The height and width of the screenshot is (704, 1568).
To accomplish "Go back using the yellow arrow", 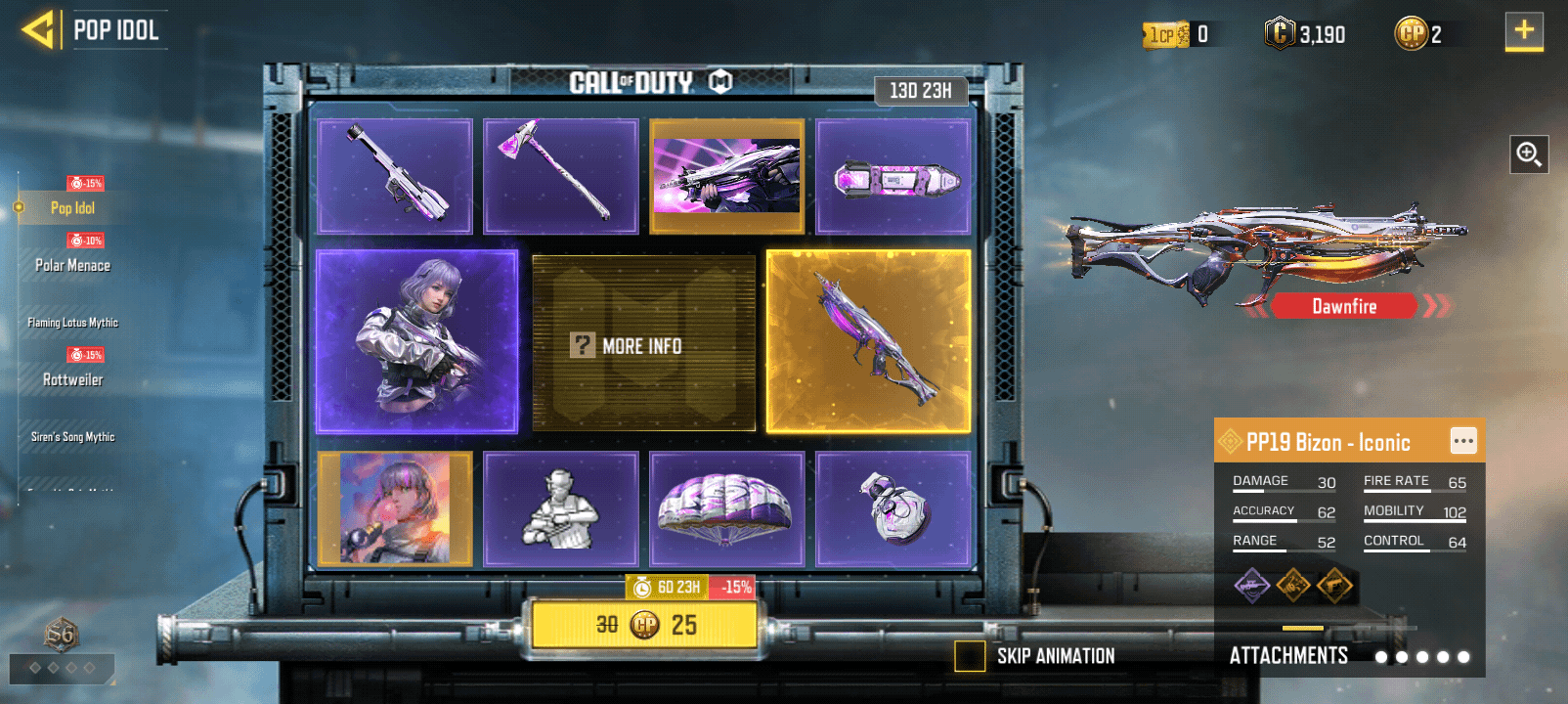I will [38, 30].
